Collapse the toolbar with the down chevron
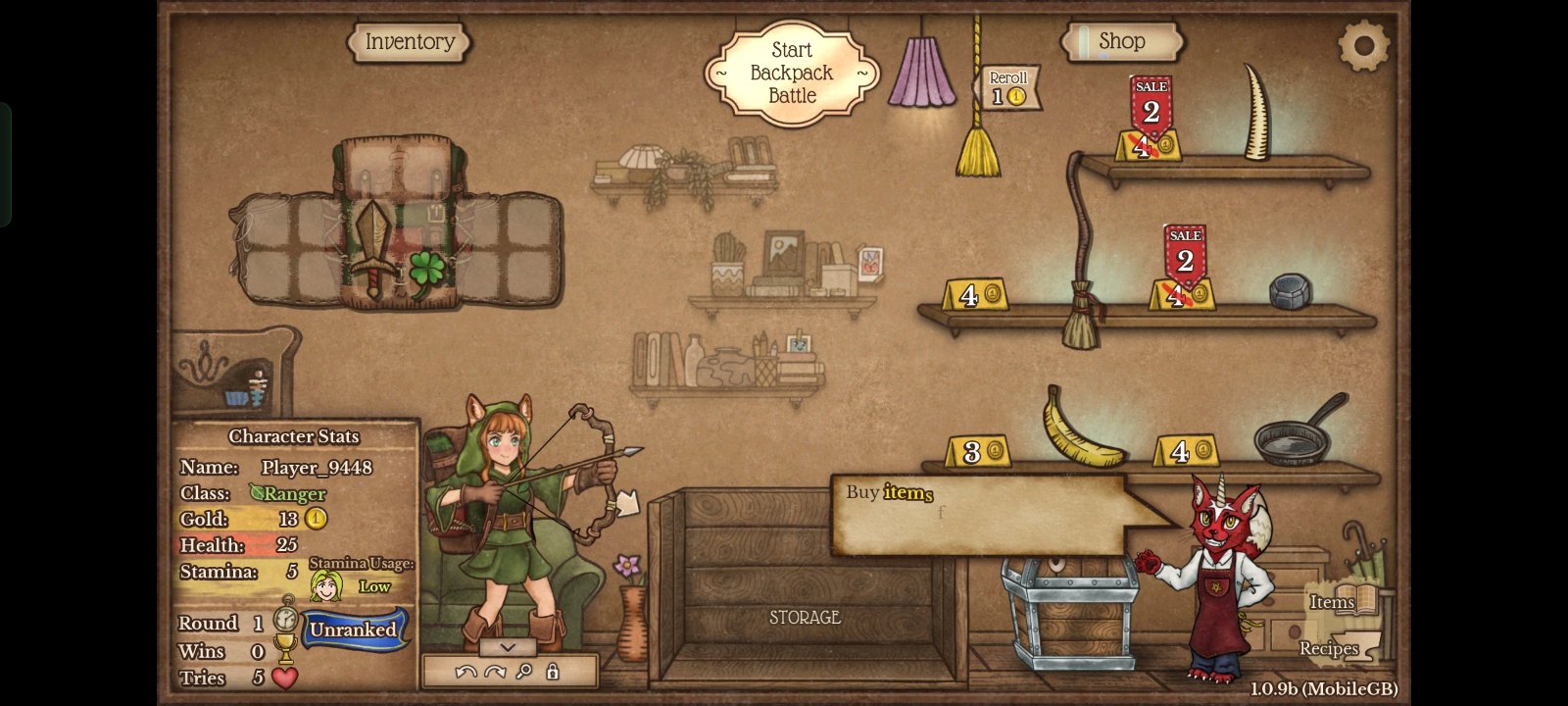1568x706 pixels. [x=508, y=647]
